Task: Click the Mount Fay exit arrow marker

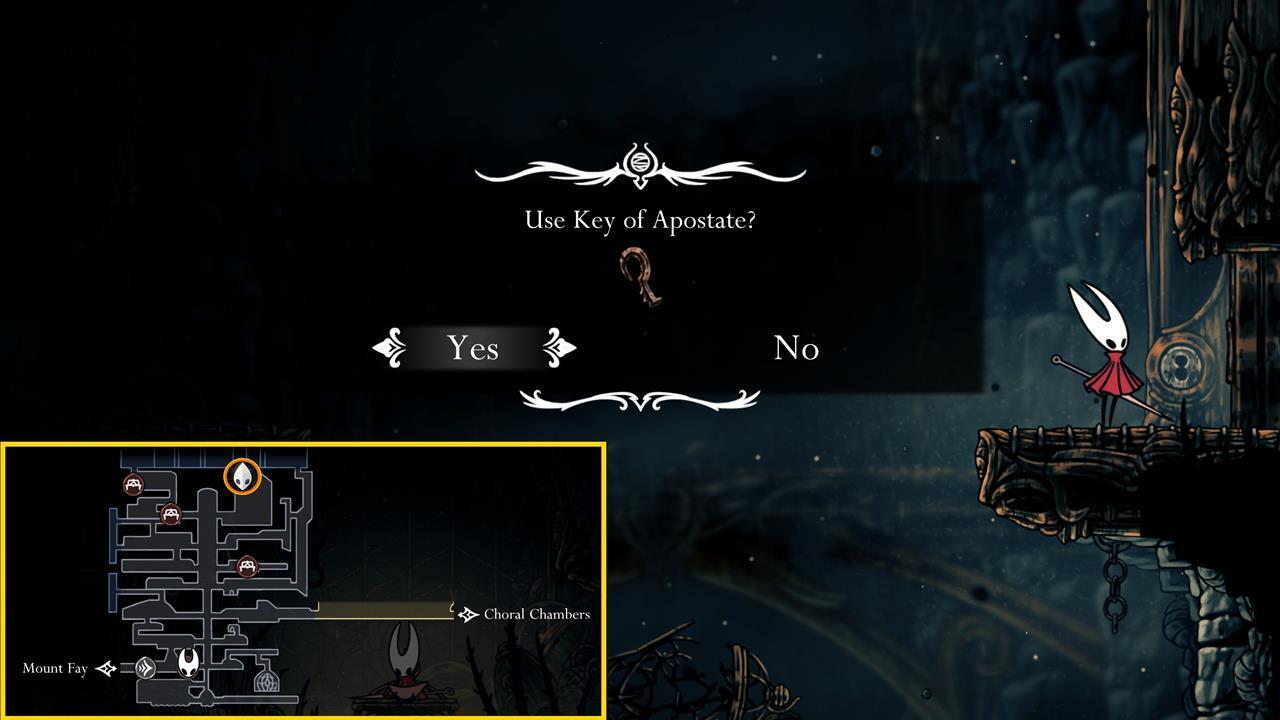Action: [x=105, y=668]
